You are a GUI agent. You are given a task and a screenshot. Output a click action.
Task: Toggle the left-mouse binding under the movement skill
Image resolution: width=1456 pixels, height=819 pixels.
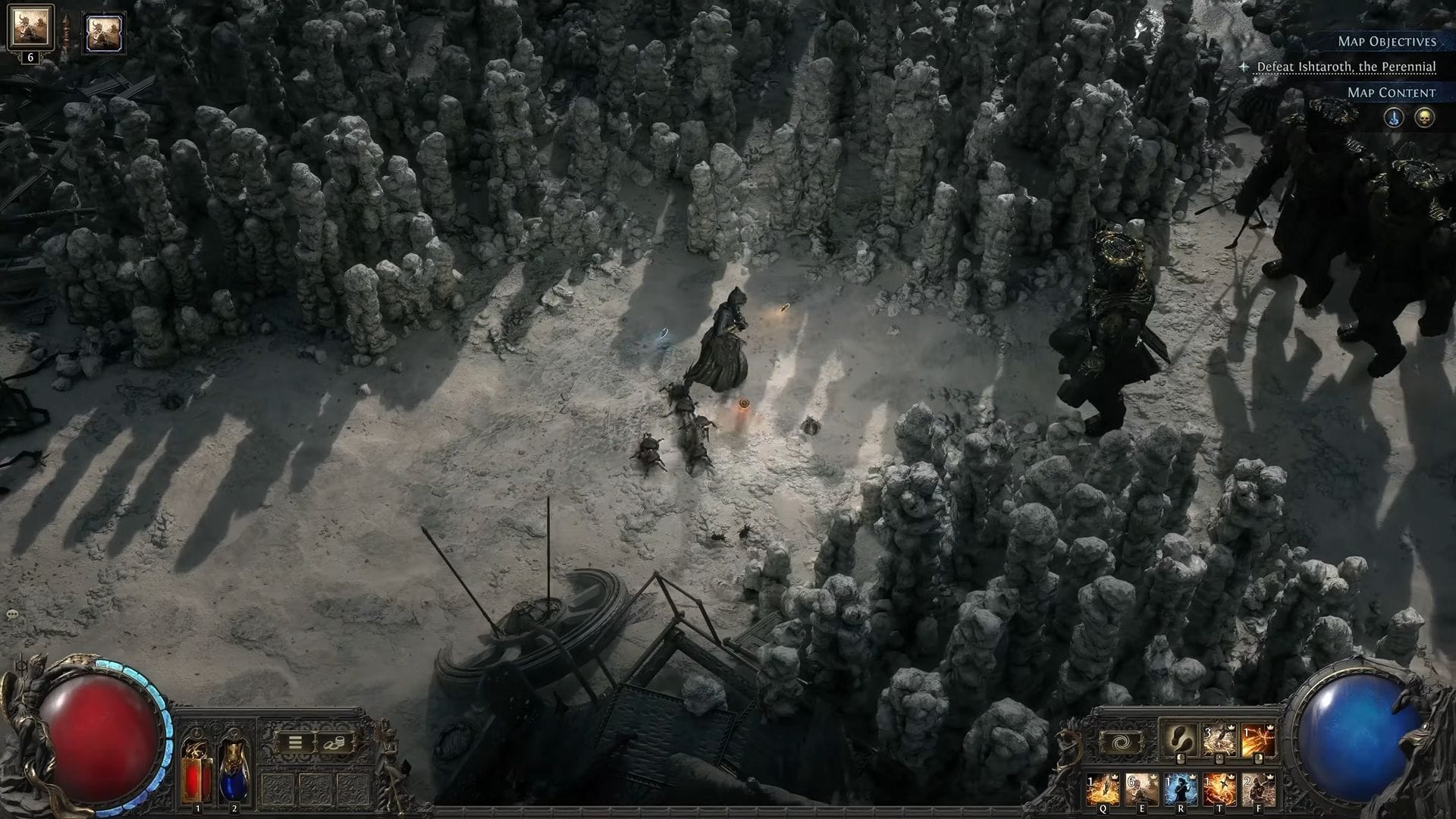pyautogui.click(x=1180, y=759)
